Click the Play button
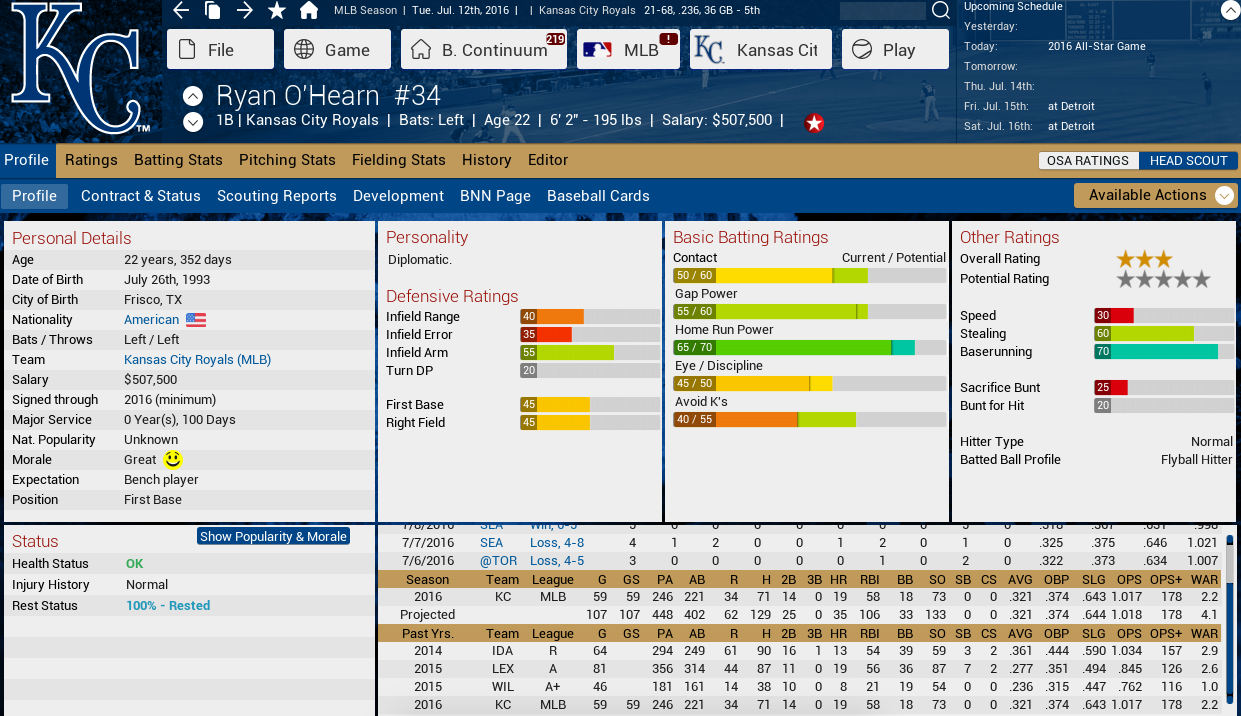This screenshot has height=716, width=1241. coord(895,50)
